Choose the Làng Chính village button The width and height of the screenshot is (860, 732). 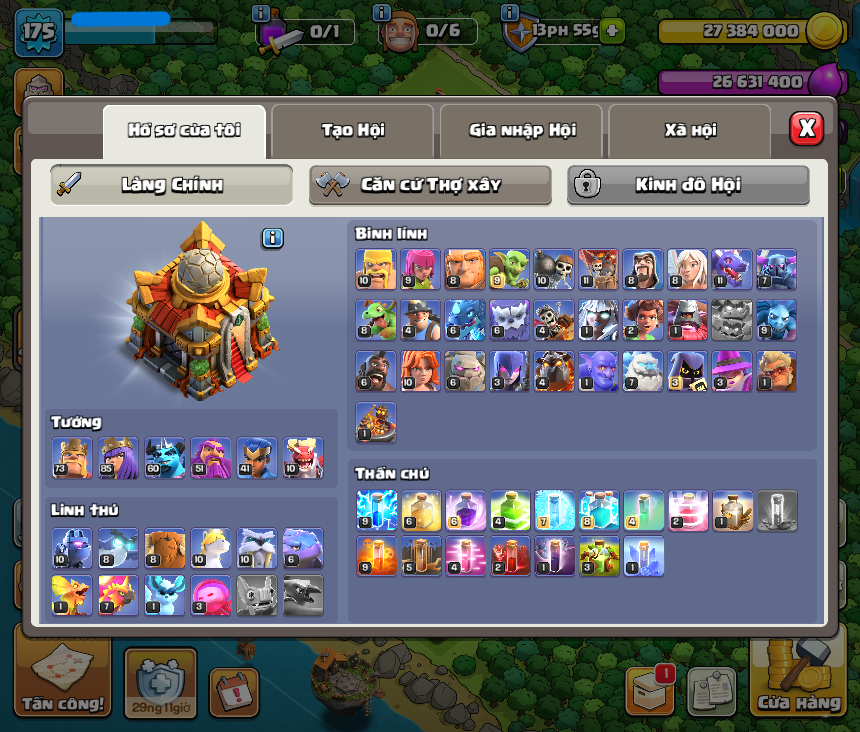tap(172, 185)
